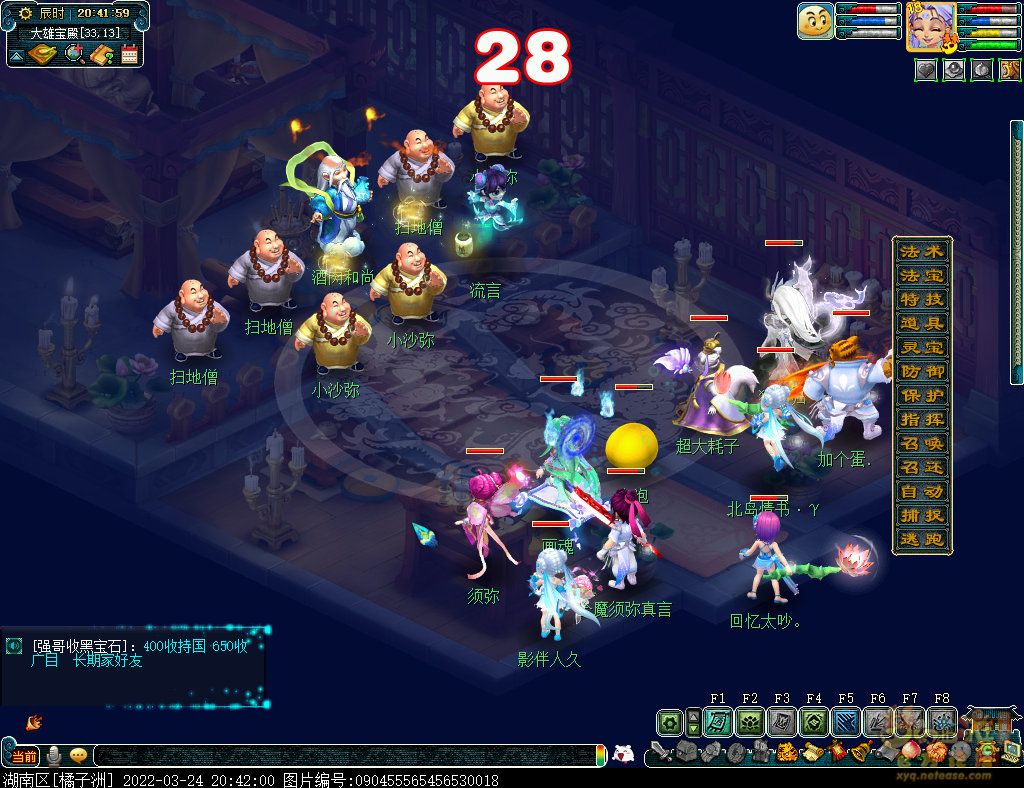The image size is (1024, 788).
Task: Select the 特技 special skill command
Action: tap(921, 299)
